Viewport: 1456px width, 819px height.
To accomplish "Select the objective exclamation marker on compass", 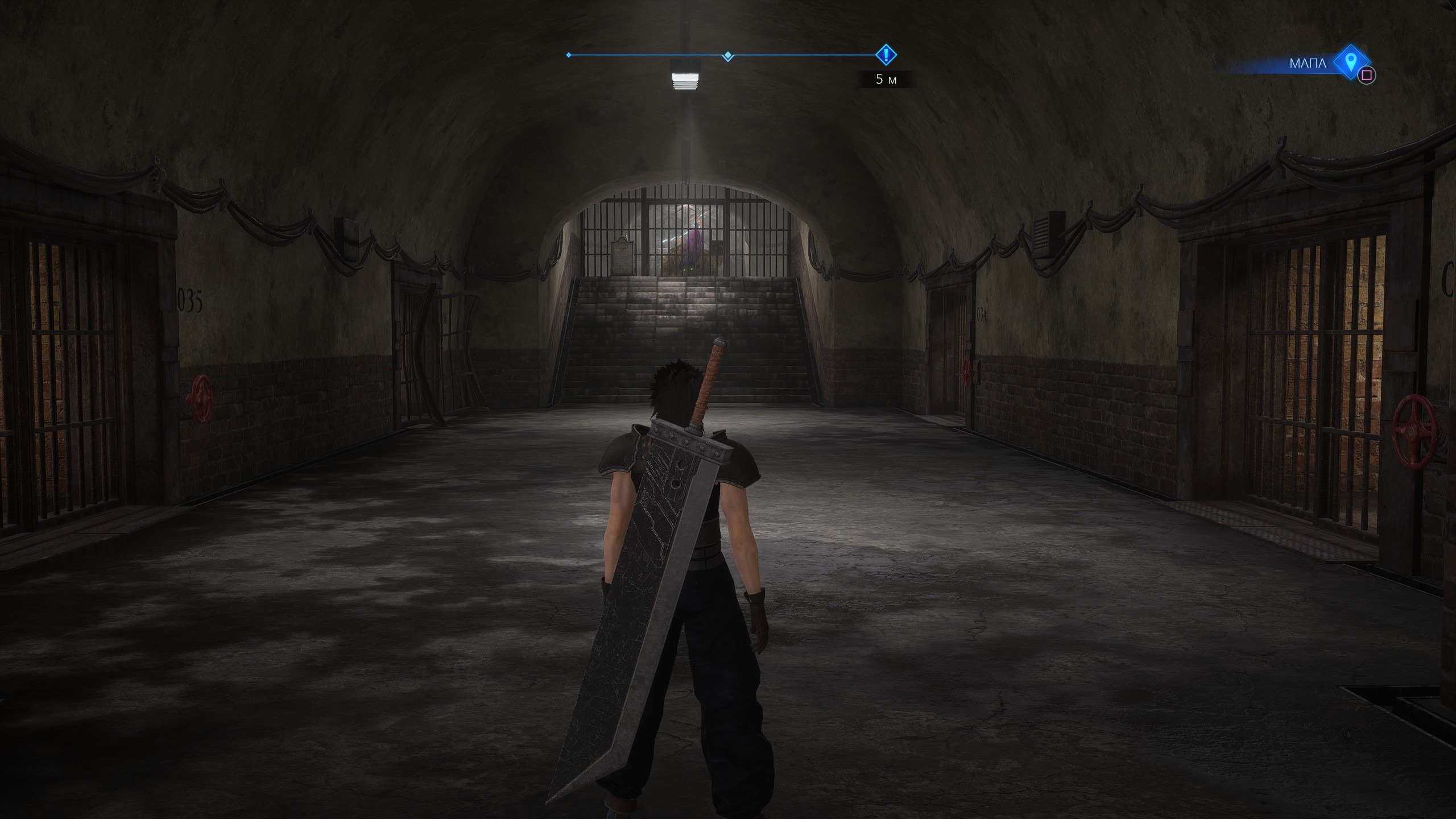I will coord(886,55).
